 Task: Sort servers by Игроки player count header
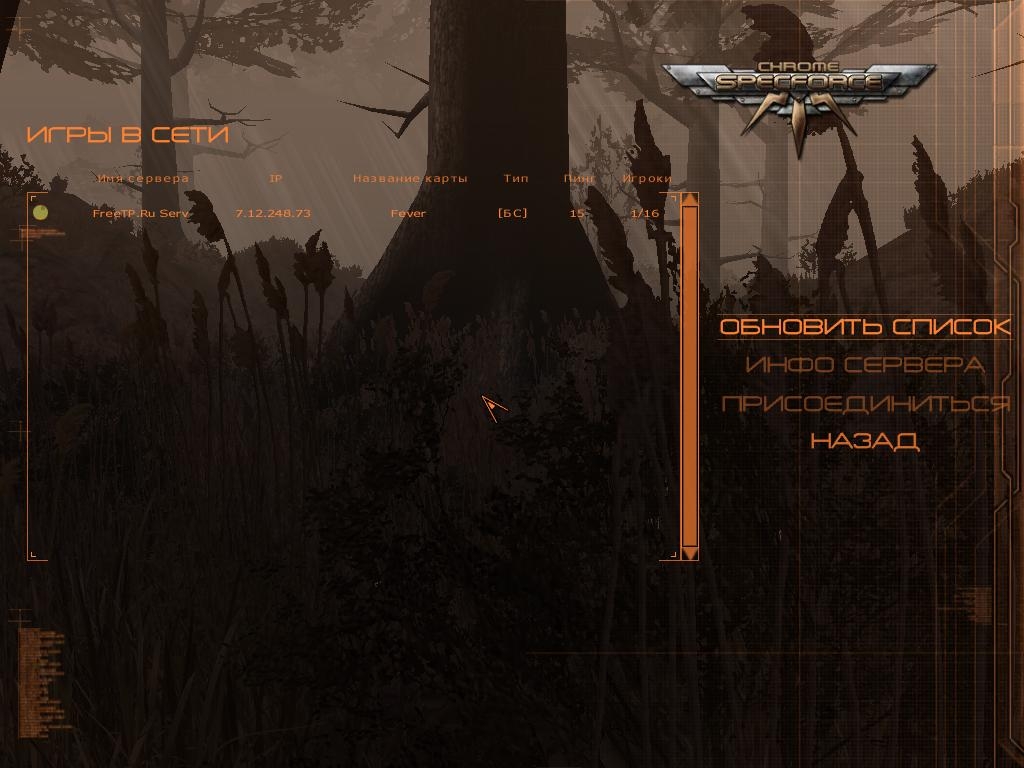tap(647, 179)
